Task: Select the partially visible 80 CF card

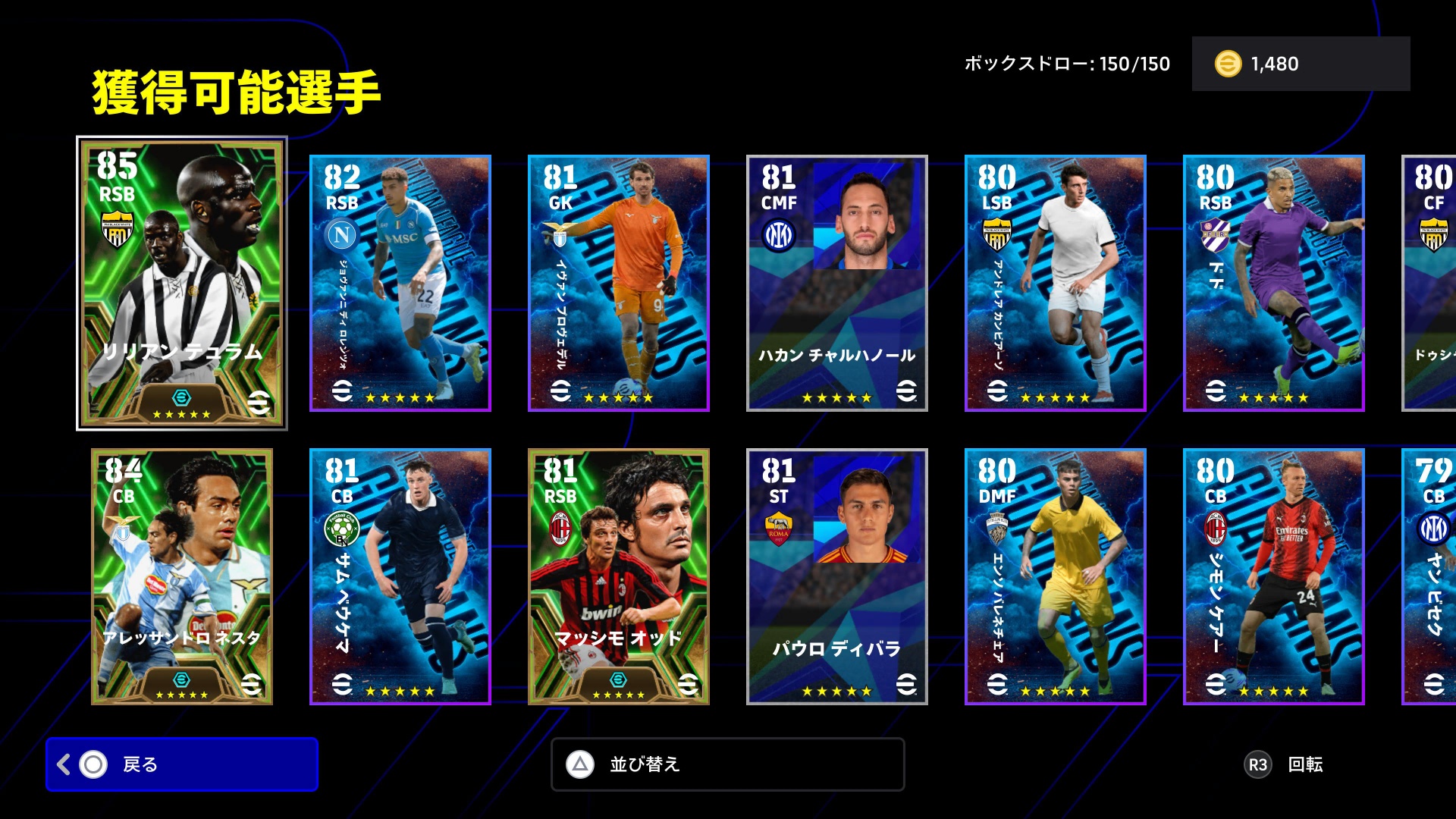Action: tap(1430, 283)
